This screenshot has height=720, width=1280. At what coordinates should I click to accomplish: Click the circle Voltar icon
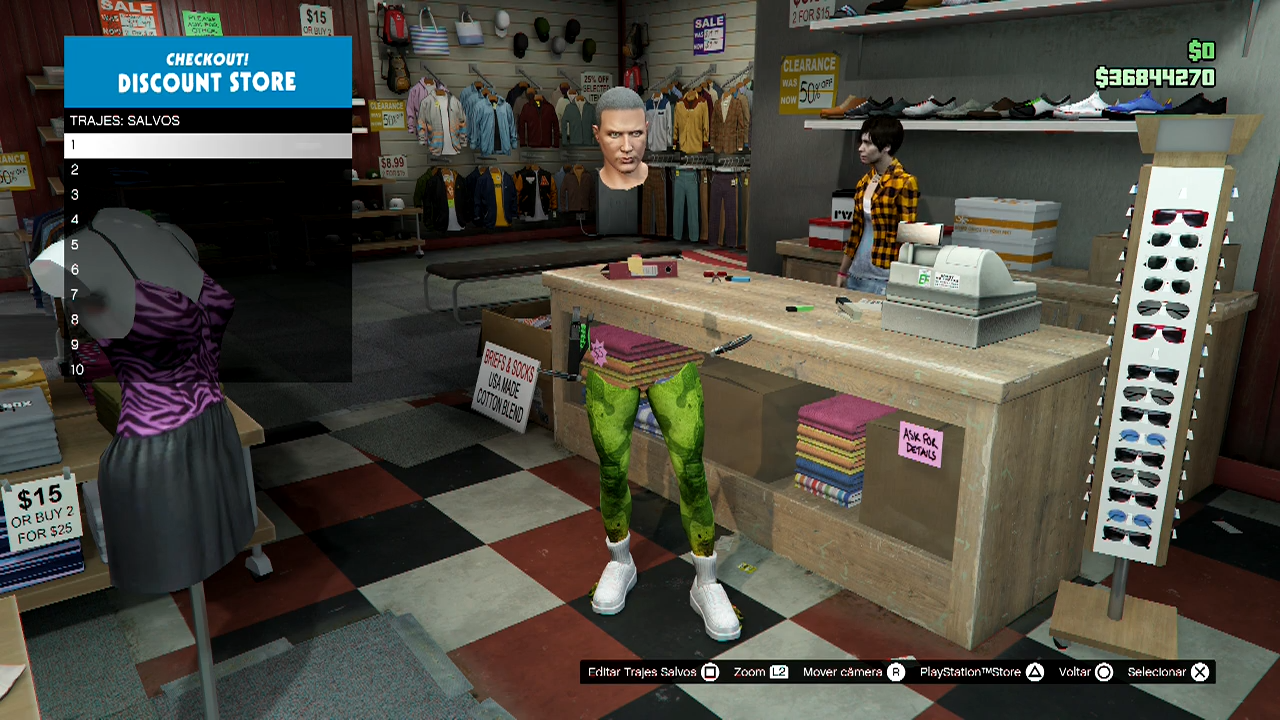click(x=1106, y=672)
